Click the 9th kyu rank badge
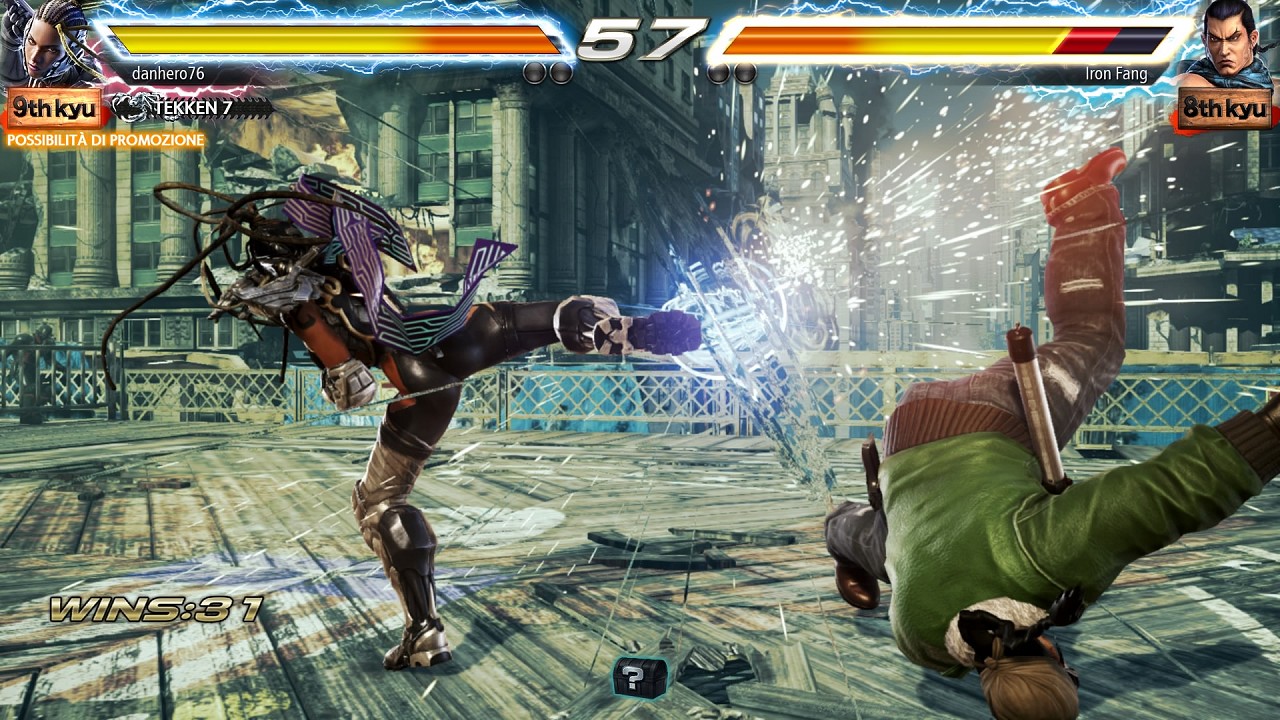Image resolution: width=1280 pixels, height=720 pixels. [x=54, y=108]
